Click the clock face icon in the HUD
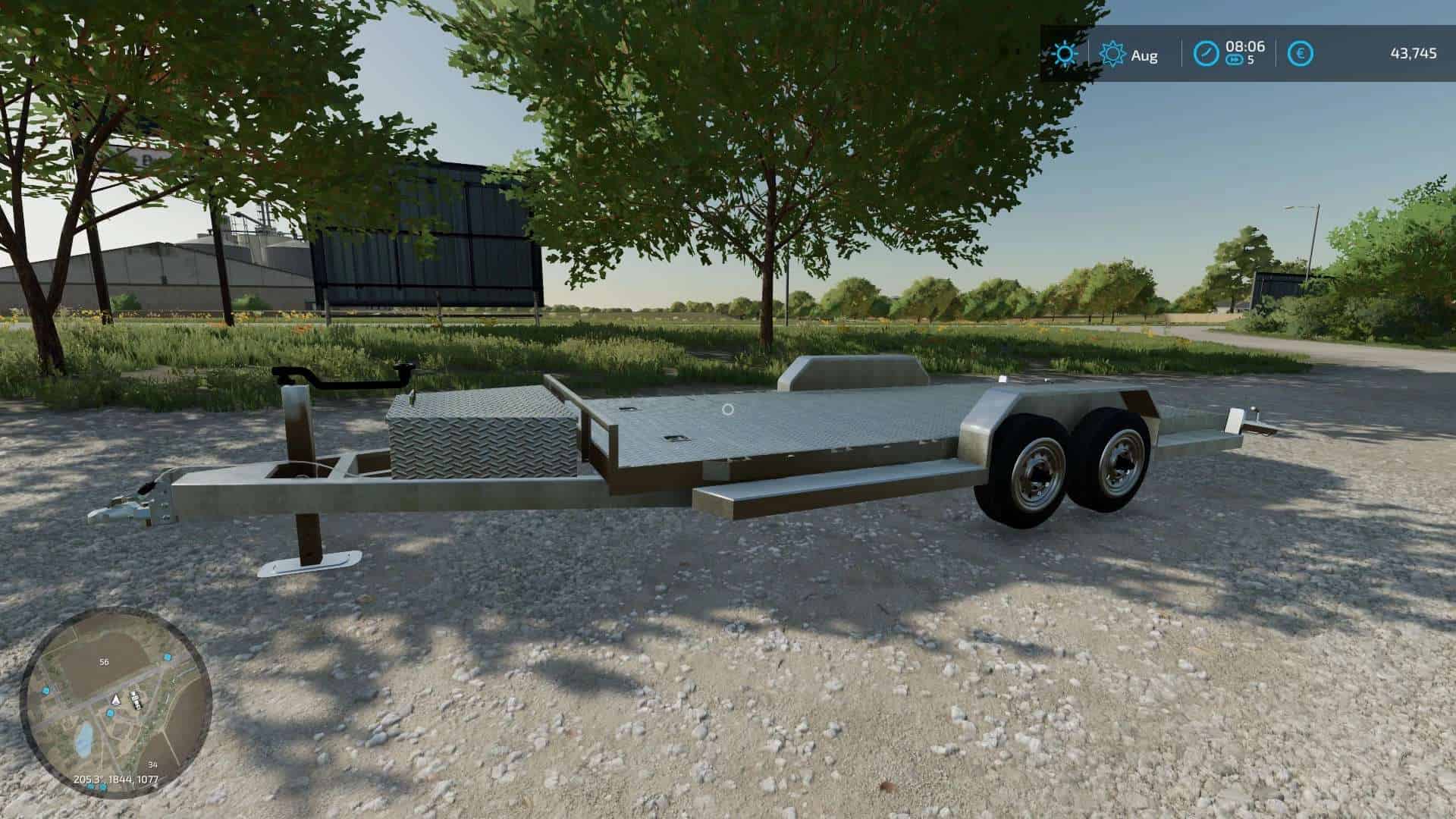This screenshot has width=1456, height=819. [1204, 54]
